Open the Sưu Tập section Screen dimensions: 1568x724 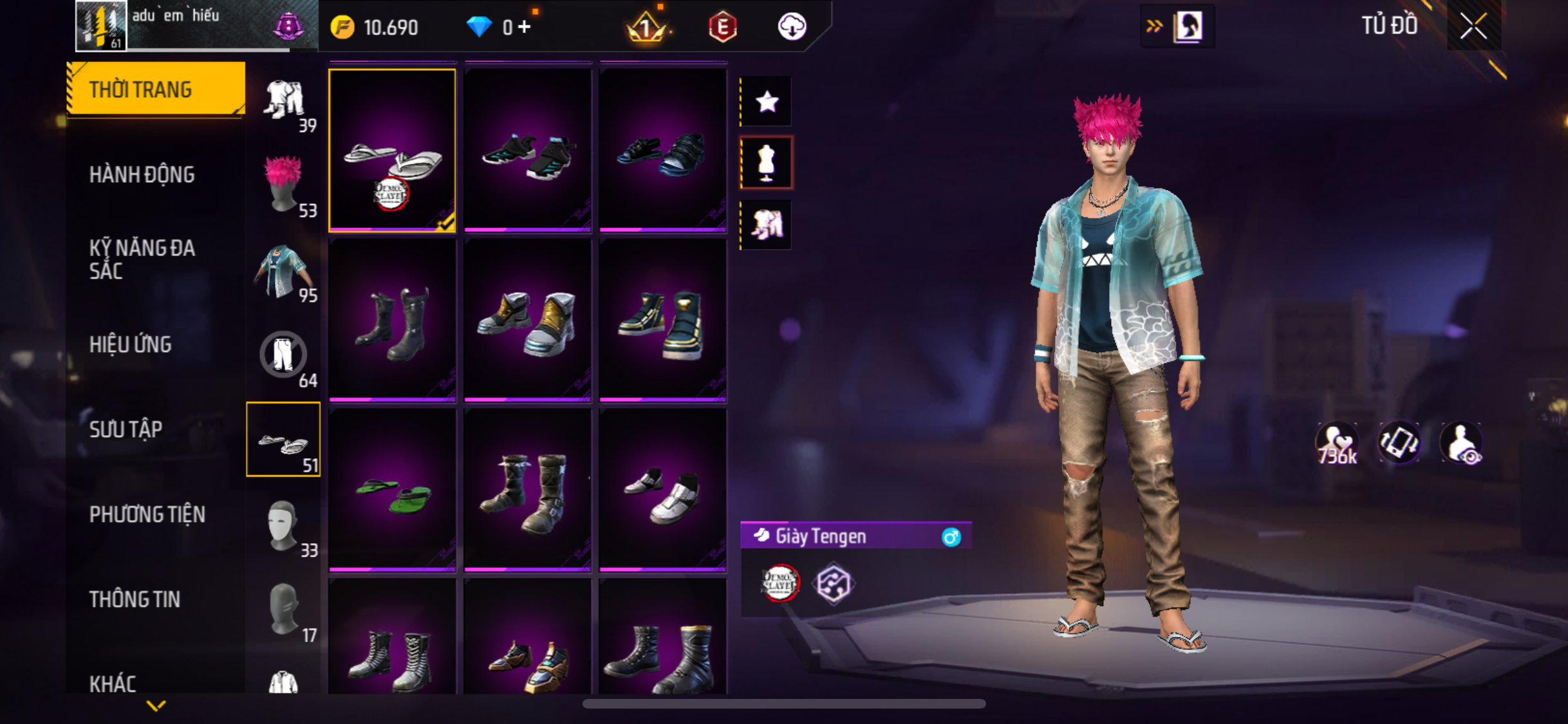(x=126, y=429)
